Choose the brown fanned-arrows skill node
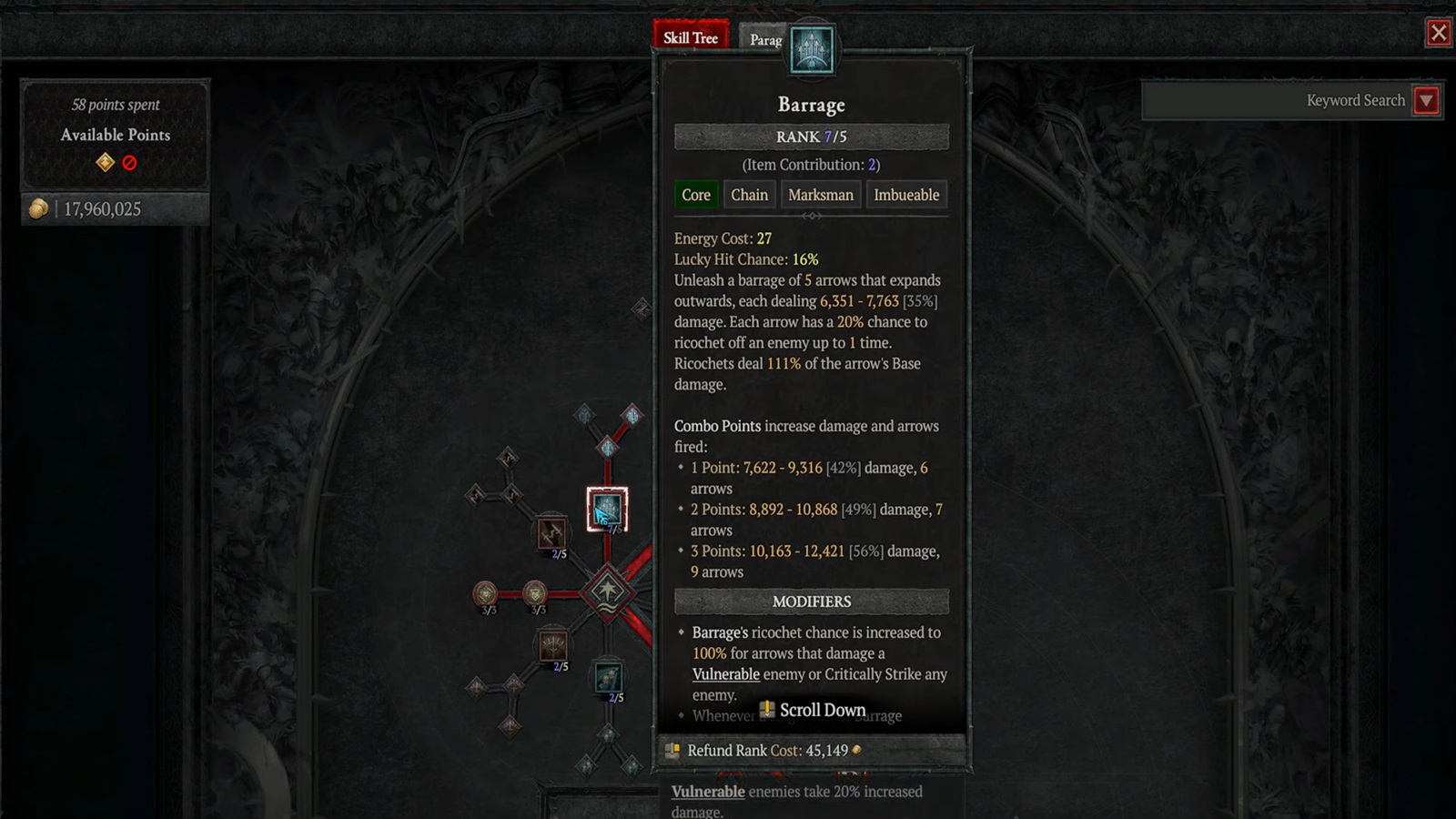The image size is (1456, 819). click(x=552, y=647)
